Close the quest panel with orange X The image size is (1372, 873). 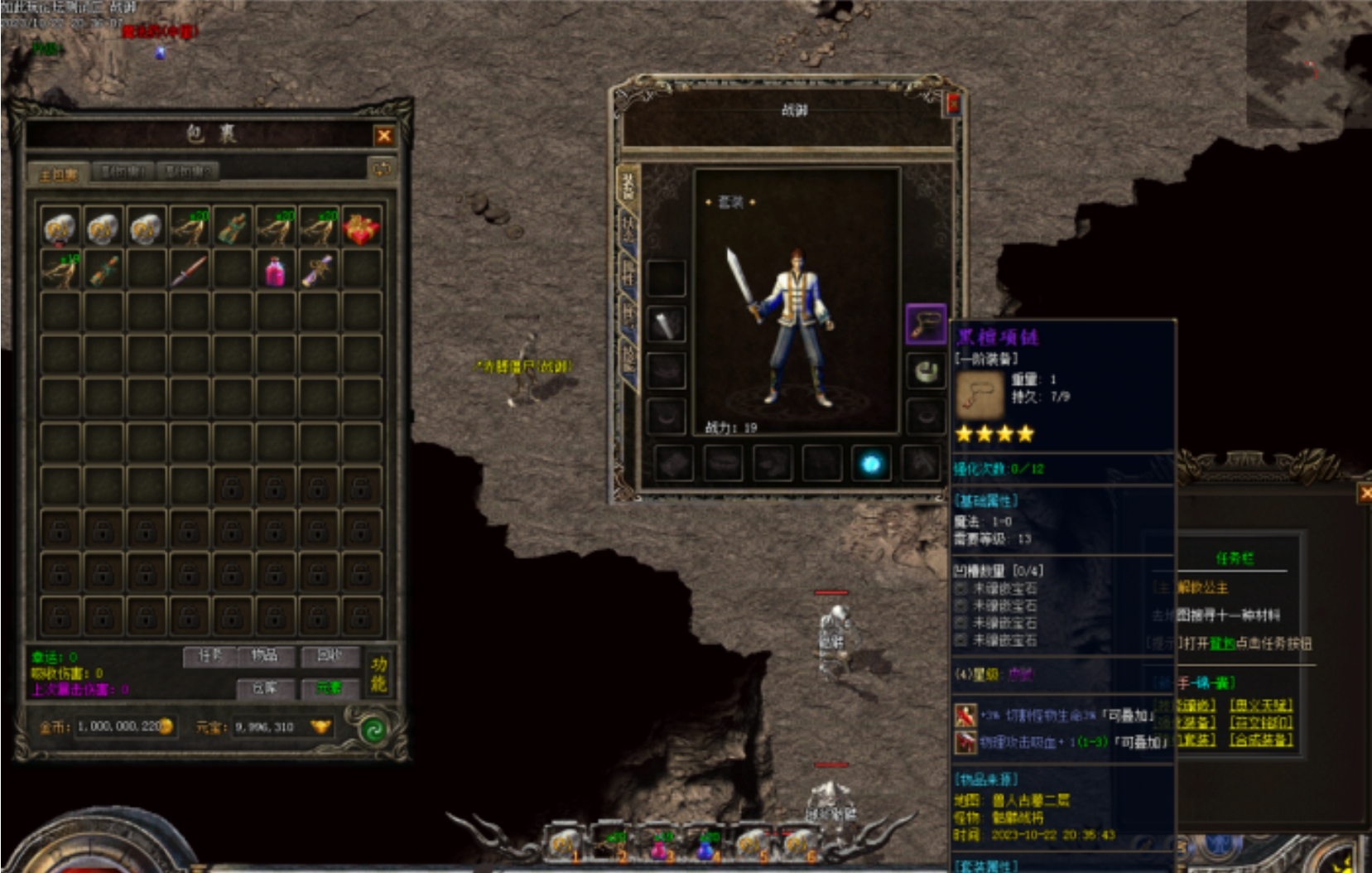(1365, 494)
